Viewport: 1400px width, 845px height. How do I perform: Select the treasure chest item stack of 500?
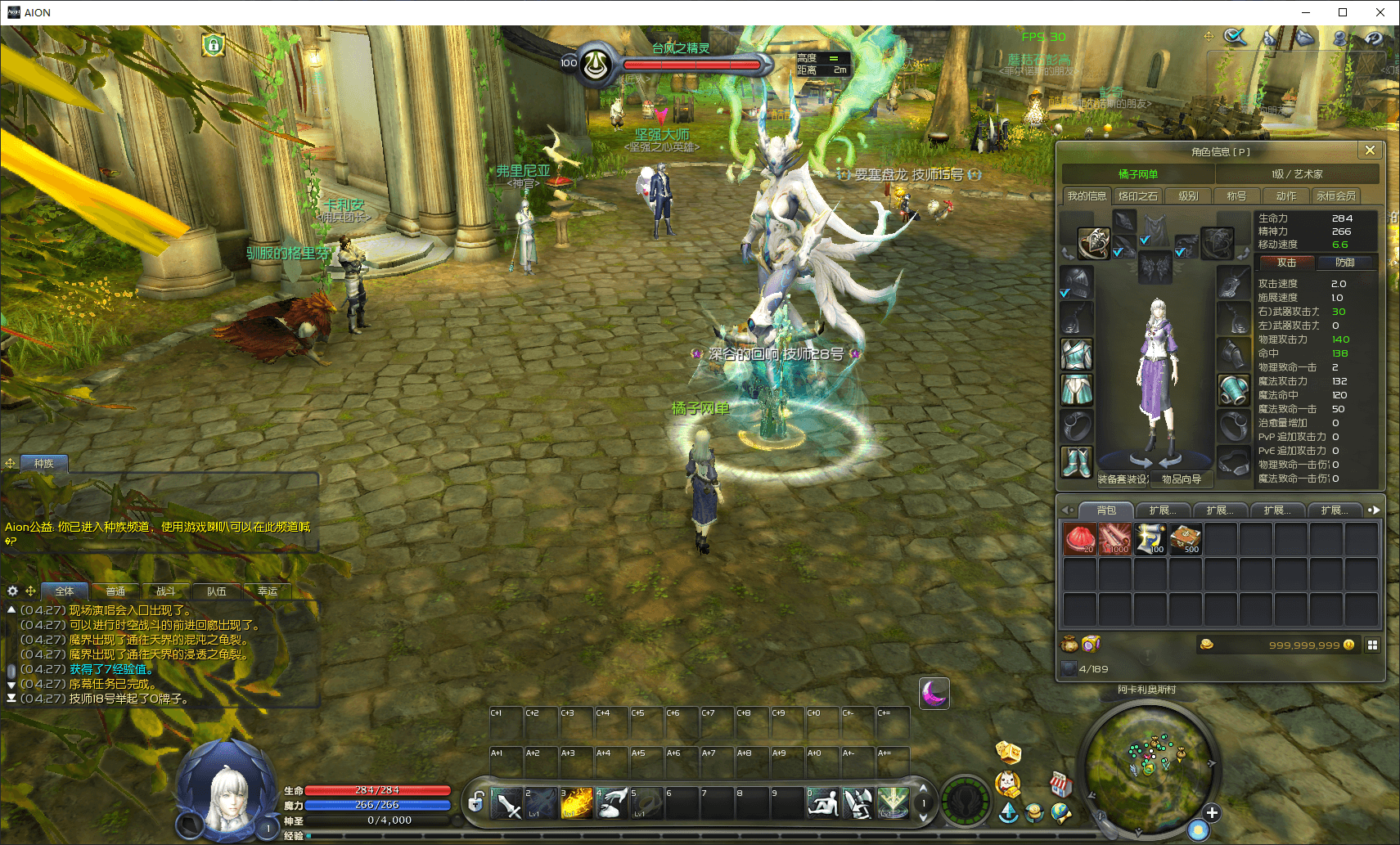pos(1185,540)
